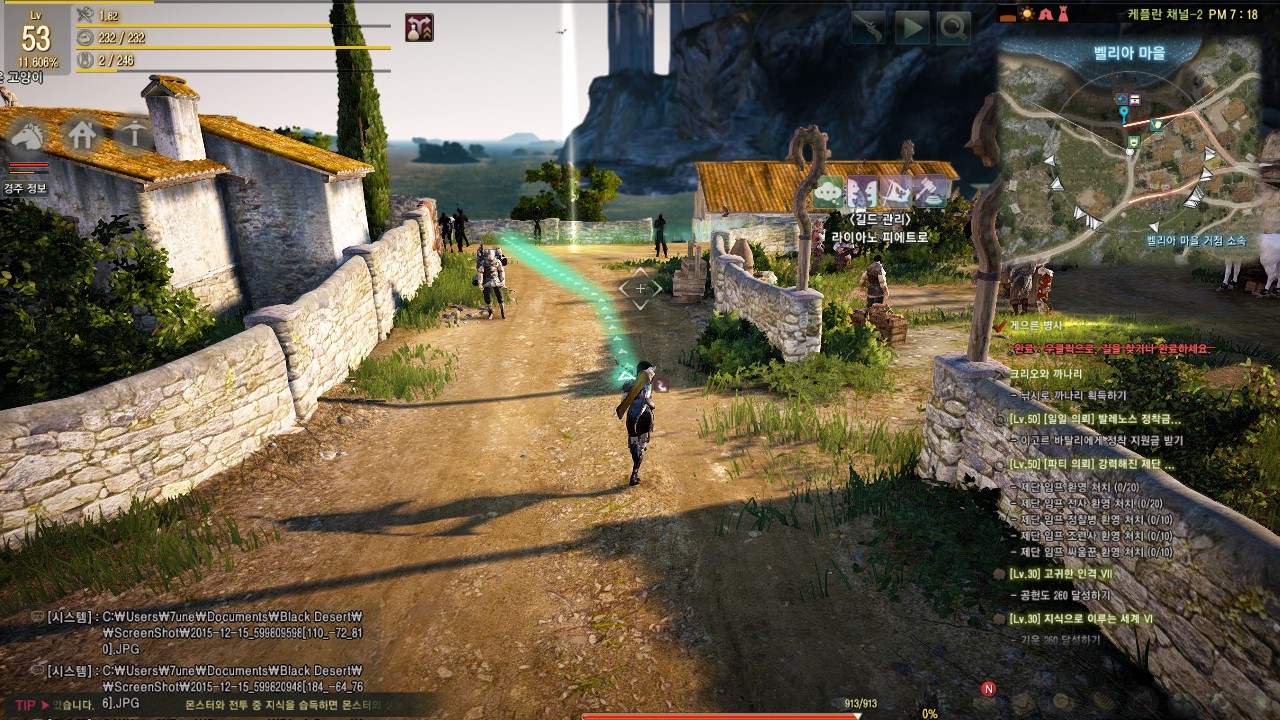Open the 경주 정보 race info button
Screen dimensions: 1280x720
26,188
